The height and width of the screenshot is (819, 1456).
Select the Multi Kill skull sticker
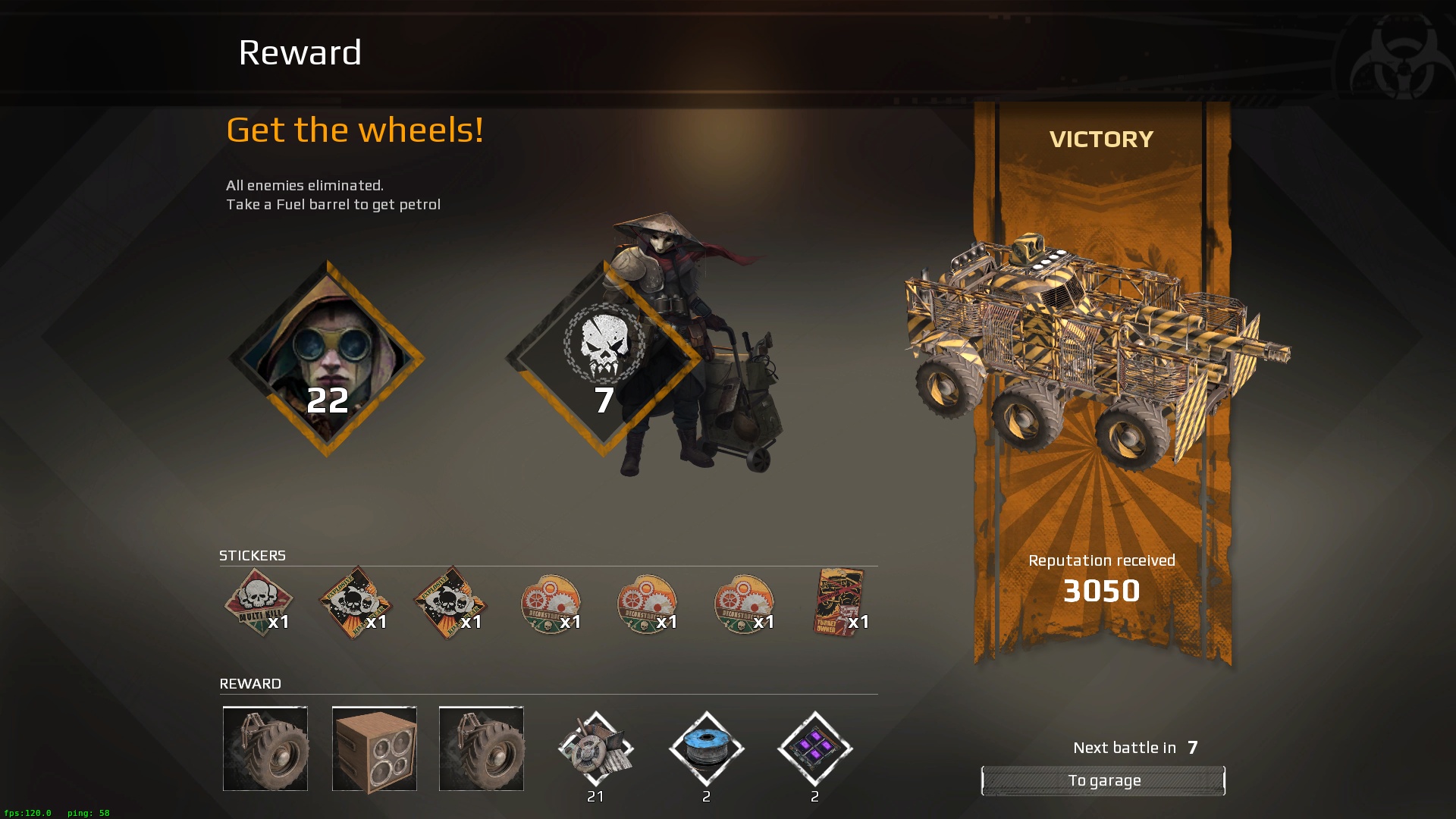click(259, 601)
